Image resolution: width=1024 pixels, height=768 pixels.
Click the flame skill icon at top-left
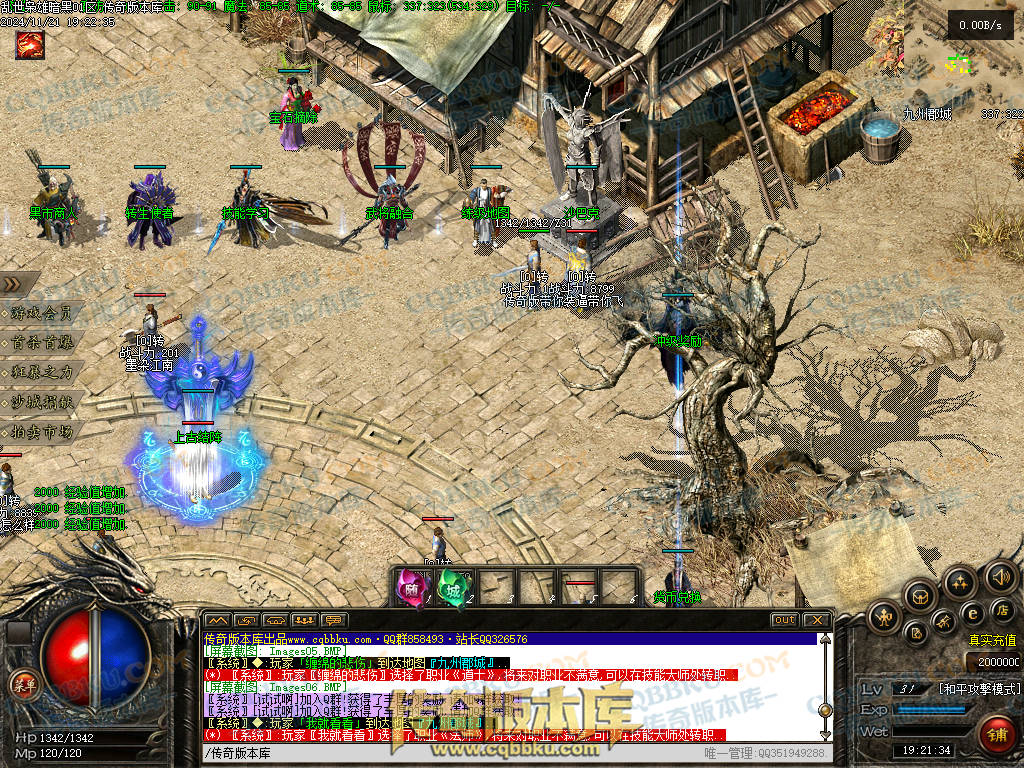[29, 44]
